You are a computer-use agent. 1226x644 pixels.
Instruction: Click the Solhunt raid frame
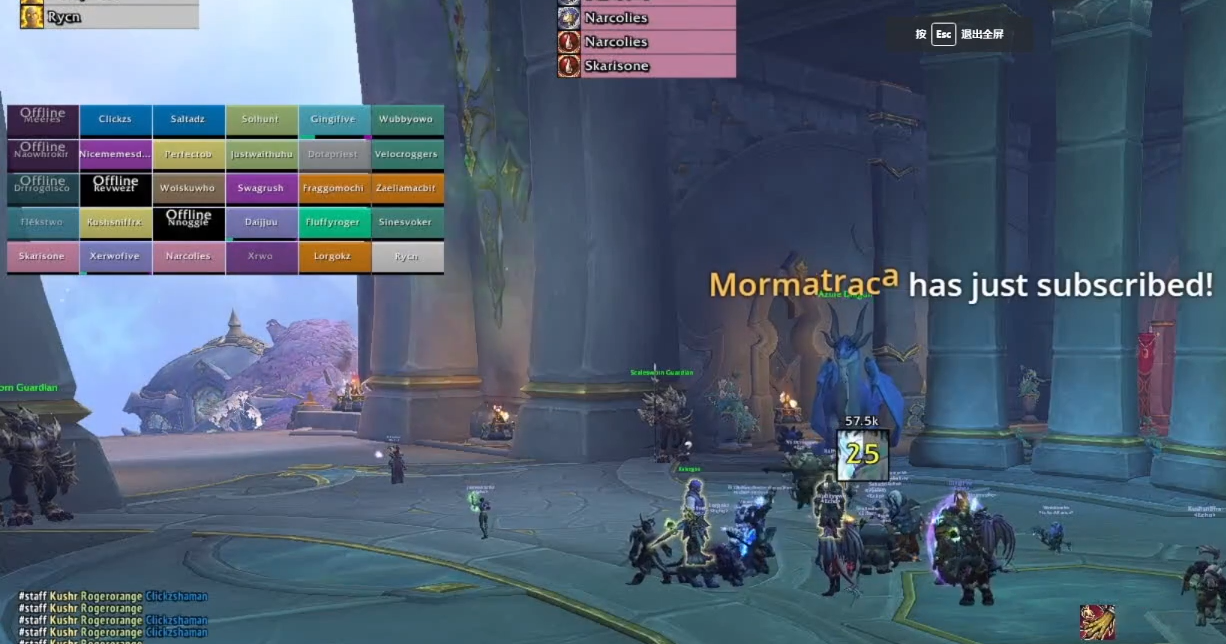(x=261, y=120)
